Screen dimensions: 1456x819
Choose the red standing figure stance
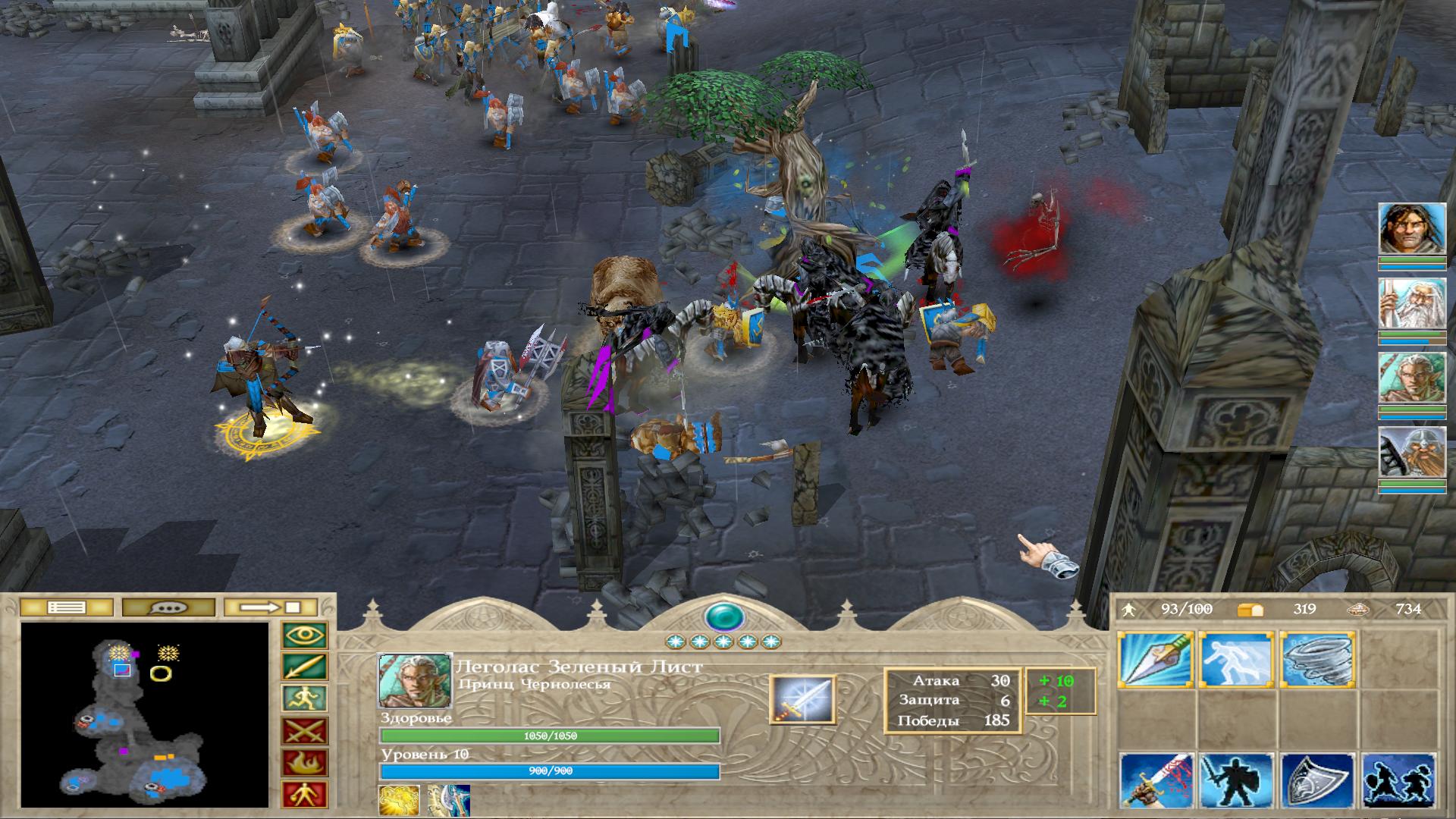click(x=305, y=795)
